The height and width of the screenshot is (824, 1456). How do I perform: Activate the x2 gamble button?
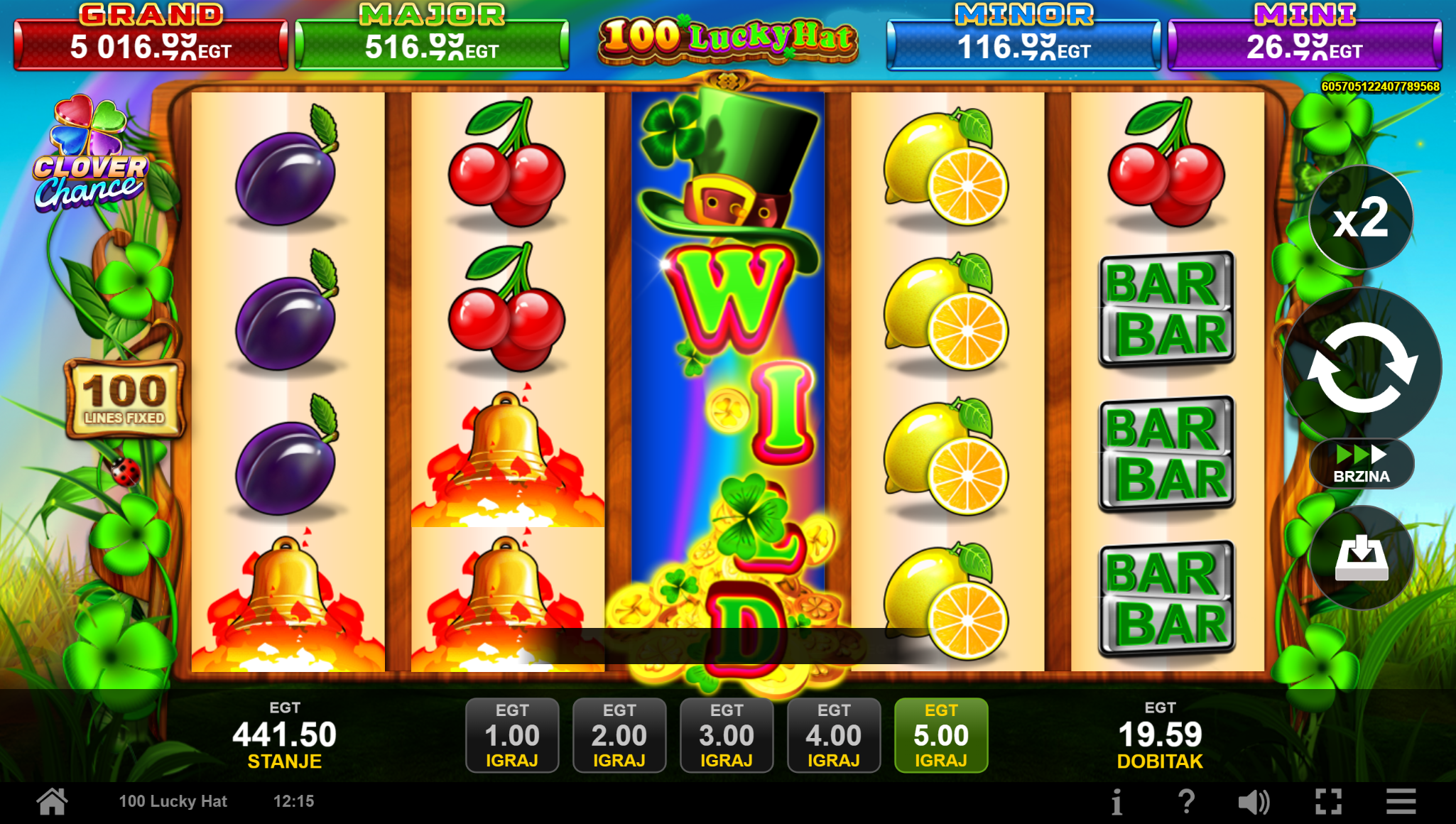(x=1361, y=218)
